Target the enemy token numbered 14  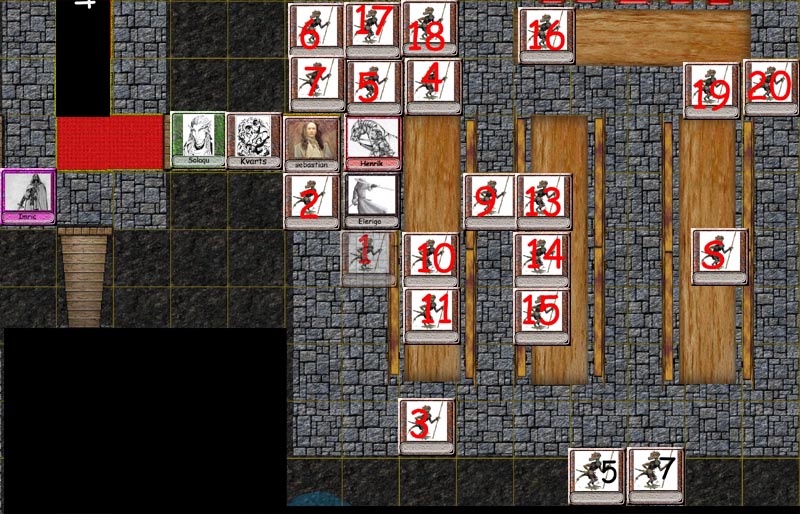pos(543,258)
